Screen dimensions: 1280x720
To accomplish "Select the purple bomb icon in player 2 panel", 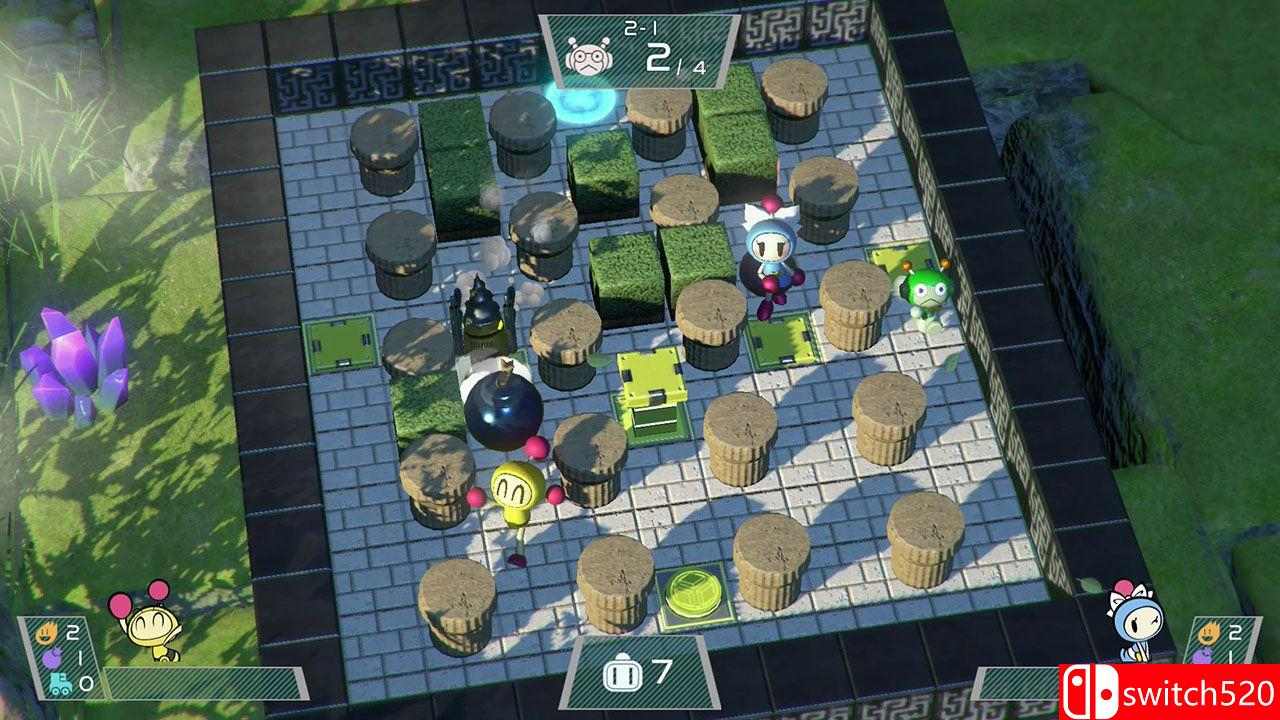I will click(x=1202, y=657).
